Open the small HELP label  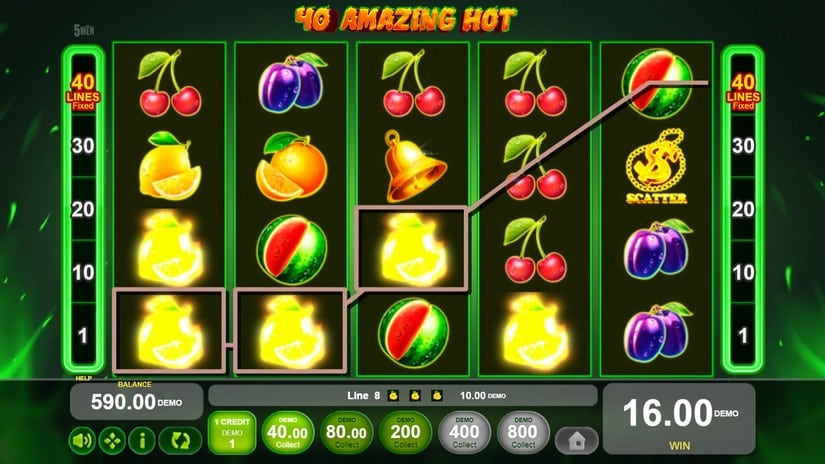pos(83,378)
